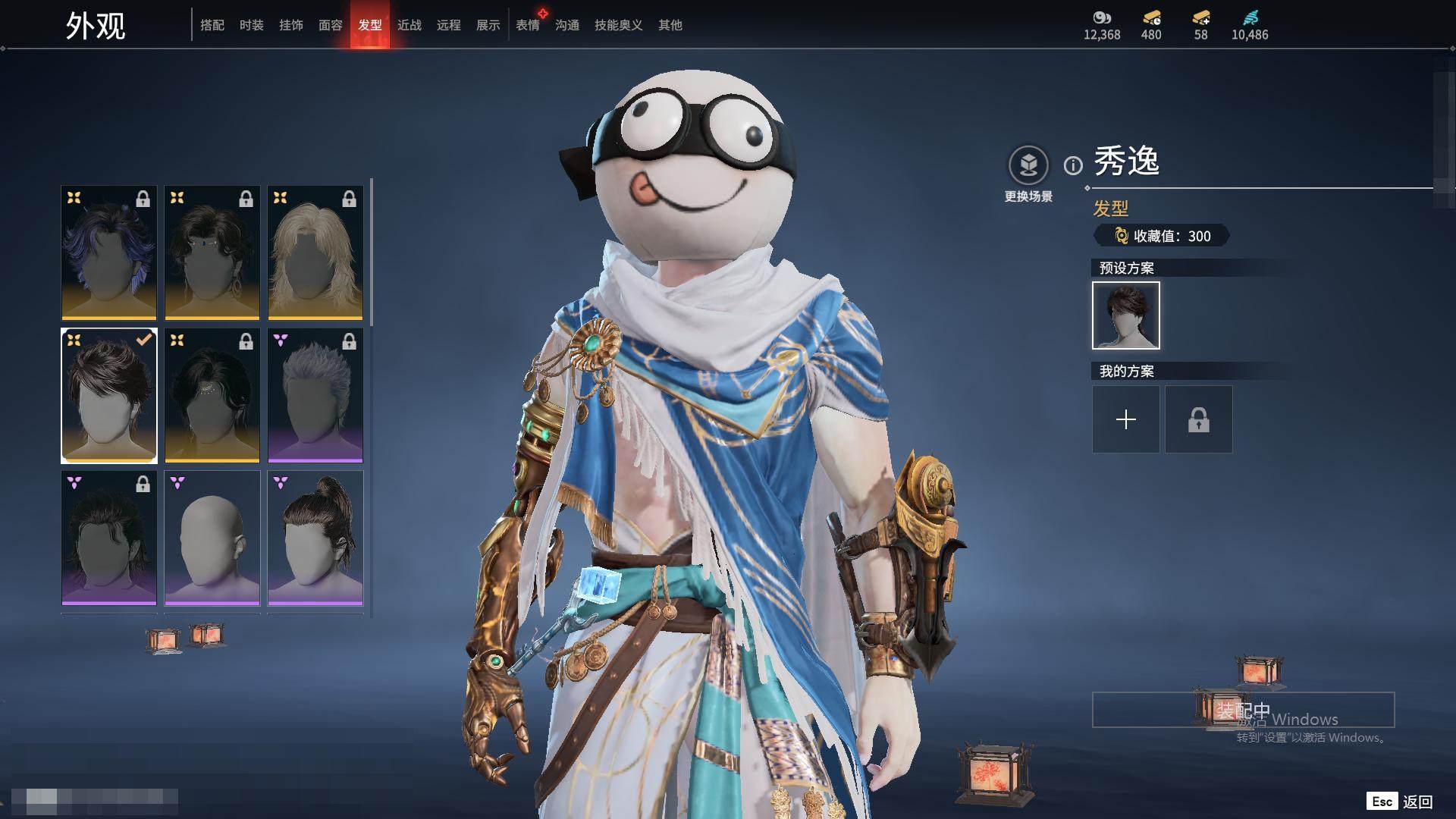
Task: Switch to the 搭配 tab
Action: (212, 25)
